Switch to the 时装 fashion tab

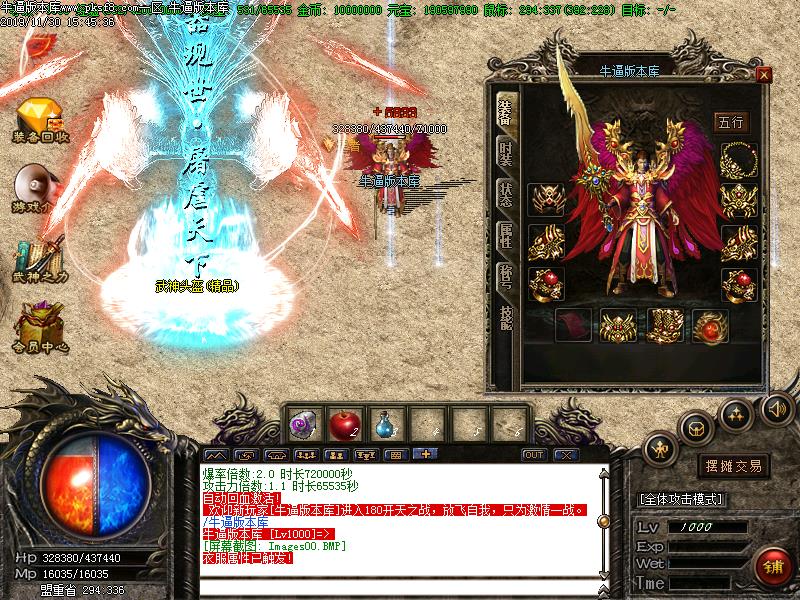[x=506, y=153]
